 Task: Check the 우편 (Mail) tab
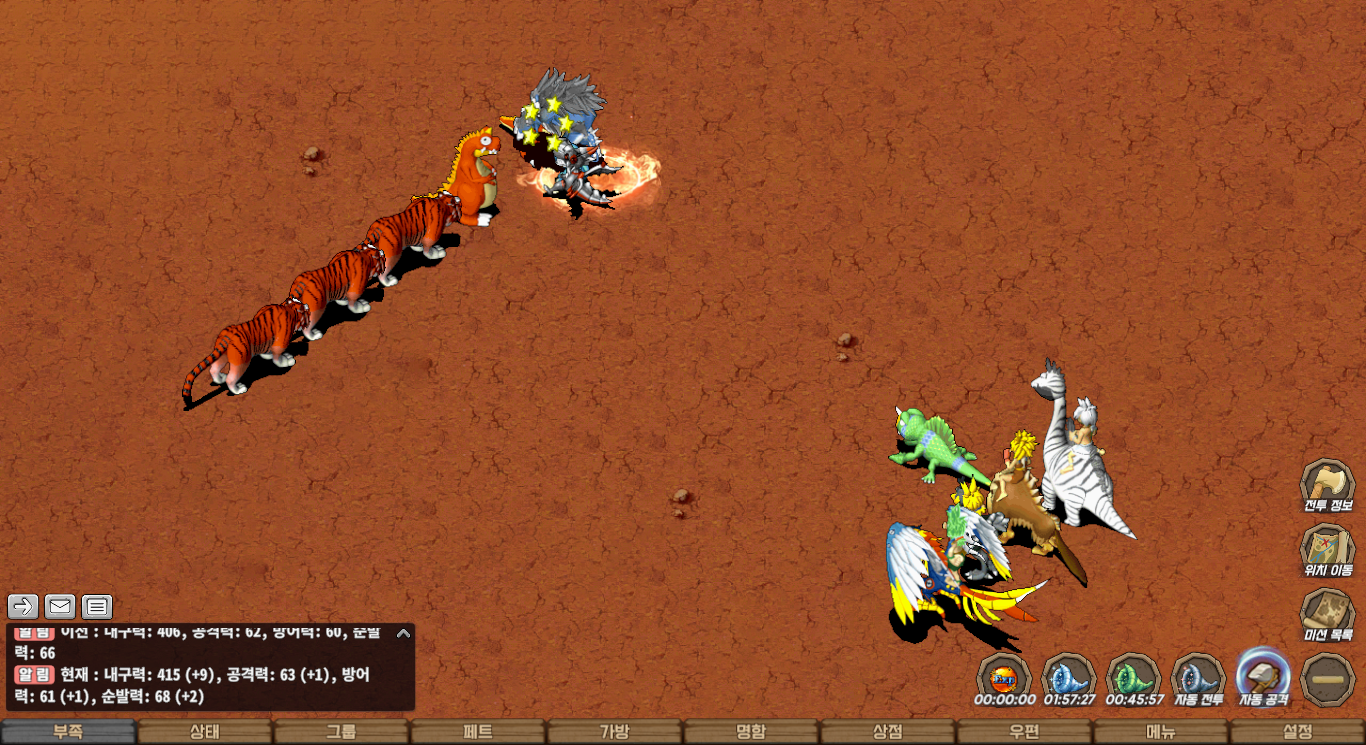[1024, 732]
